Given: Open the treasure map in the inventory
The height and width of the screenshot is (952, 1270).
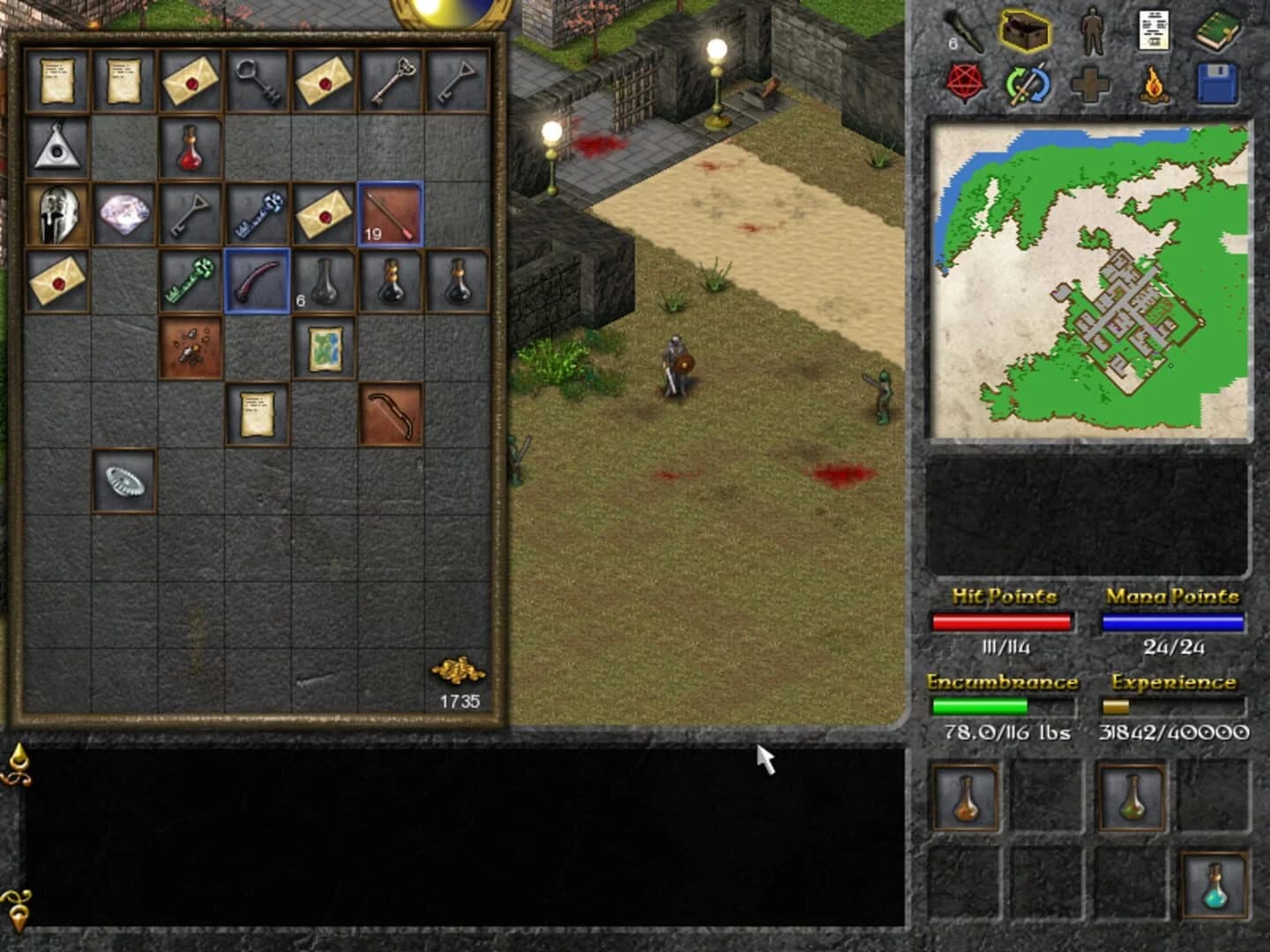Looking at the screenshot, I should click(x=325, y=346).
